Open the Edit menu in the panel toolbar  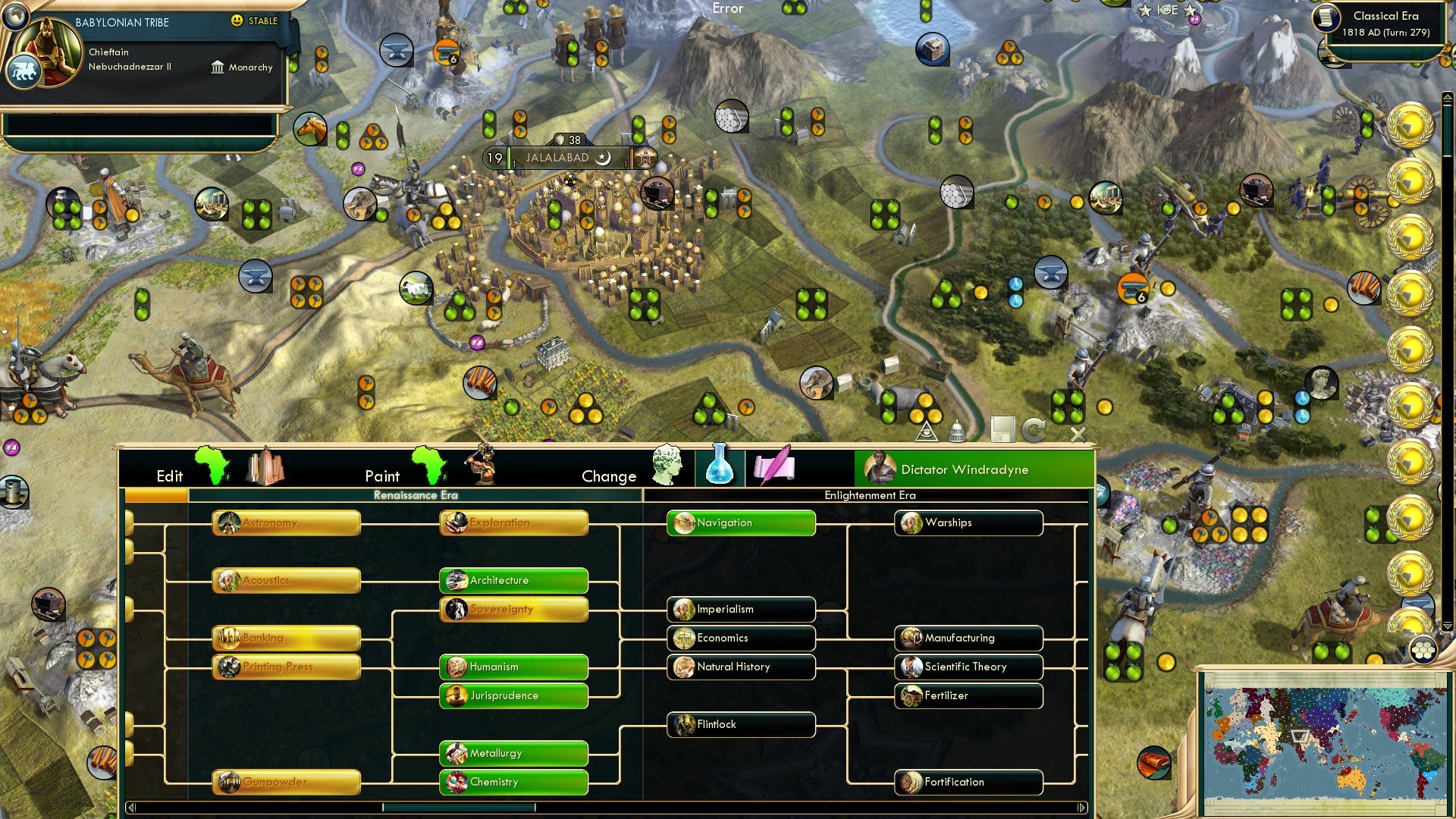(x=170, y=476)
